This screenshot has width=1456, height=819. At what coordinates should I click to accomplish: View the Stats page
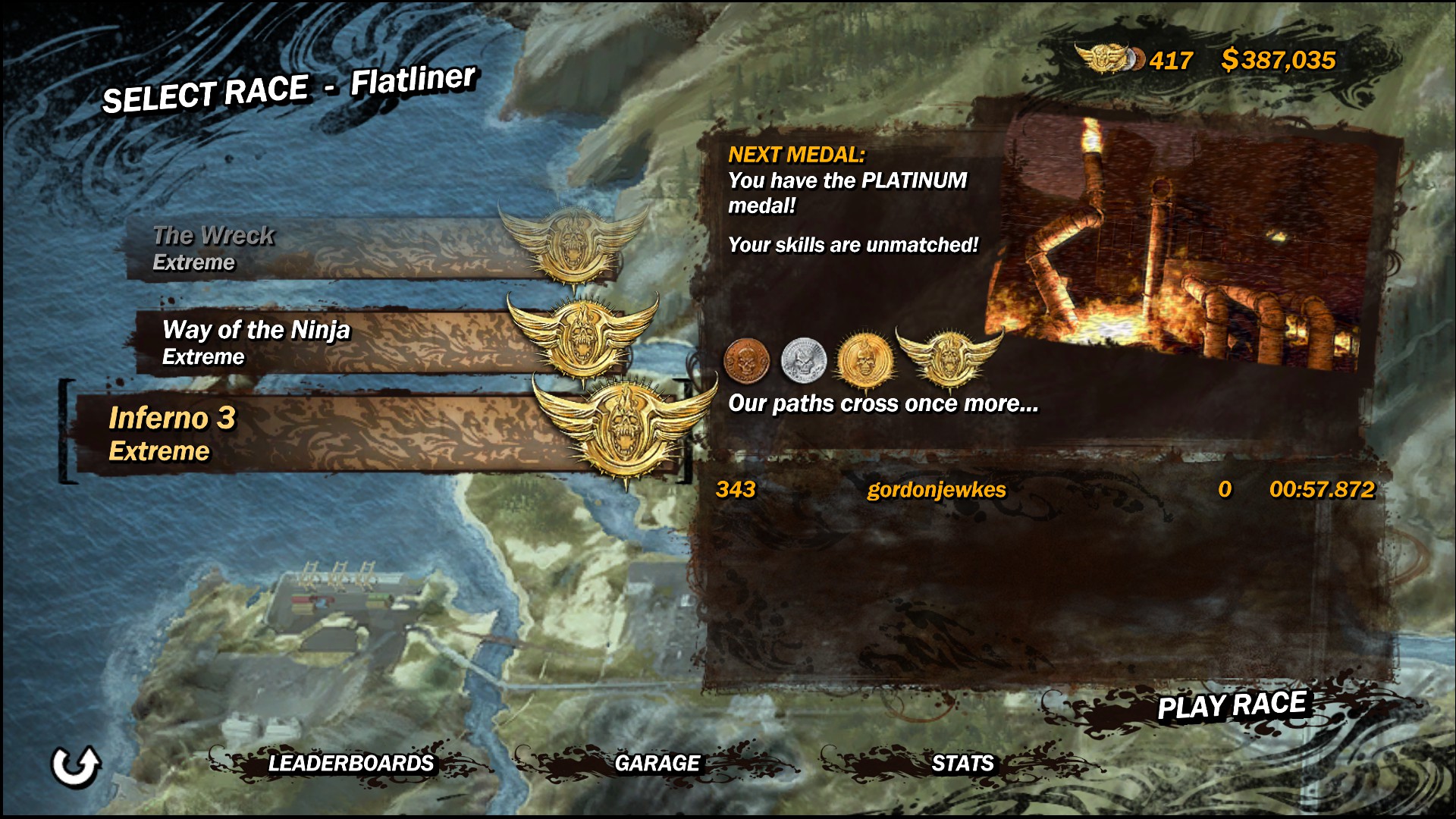(962, 763)
